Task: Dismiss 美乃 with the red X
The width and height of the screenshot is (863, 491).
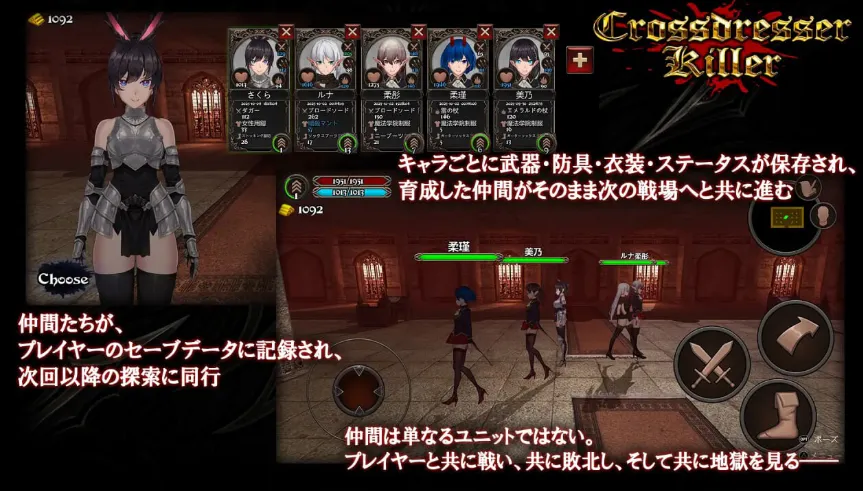Action: click(551, 32)
